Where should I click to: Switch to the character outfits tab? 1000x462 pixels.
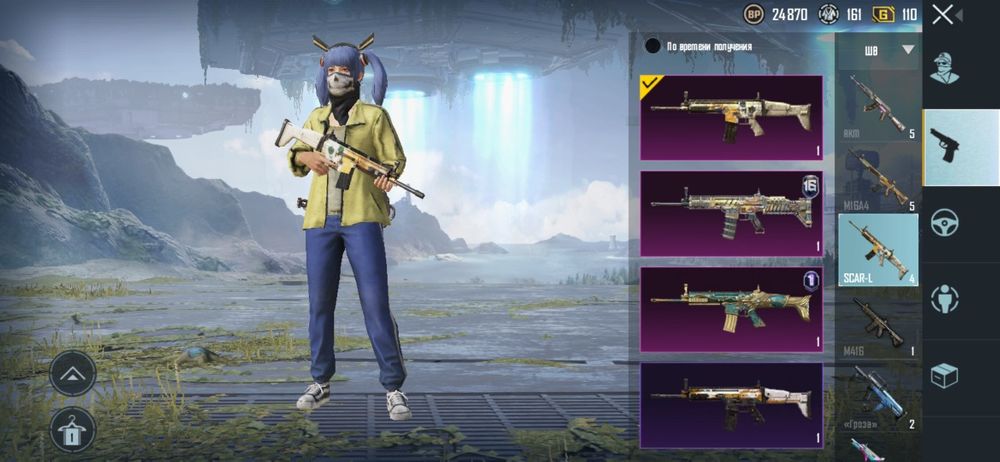coord(945,68)
